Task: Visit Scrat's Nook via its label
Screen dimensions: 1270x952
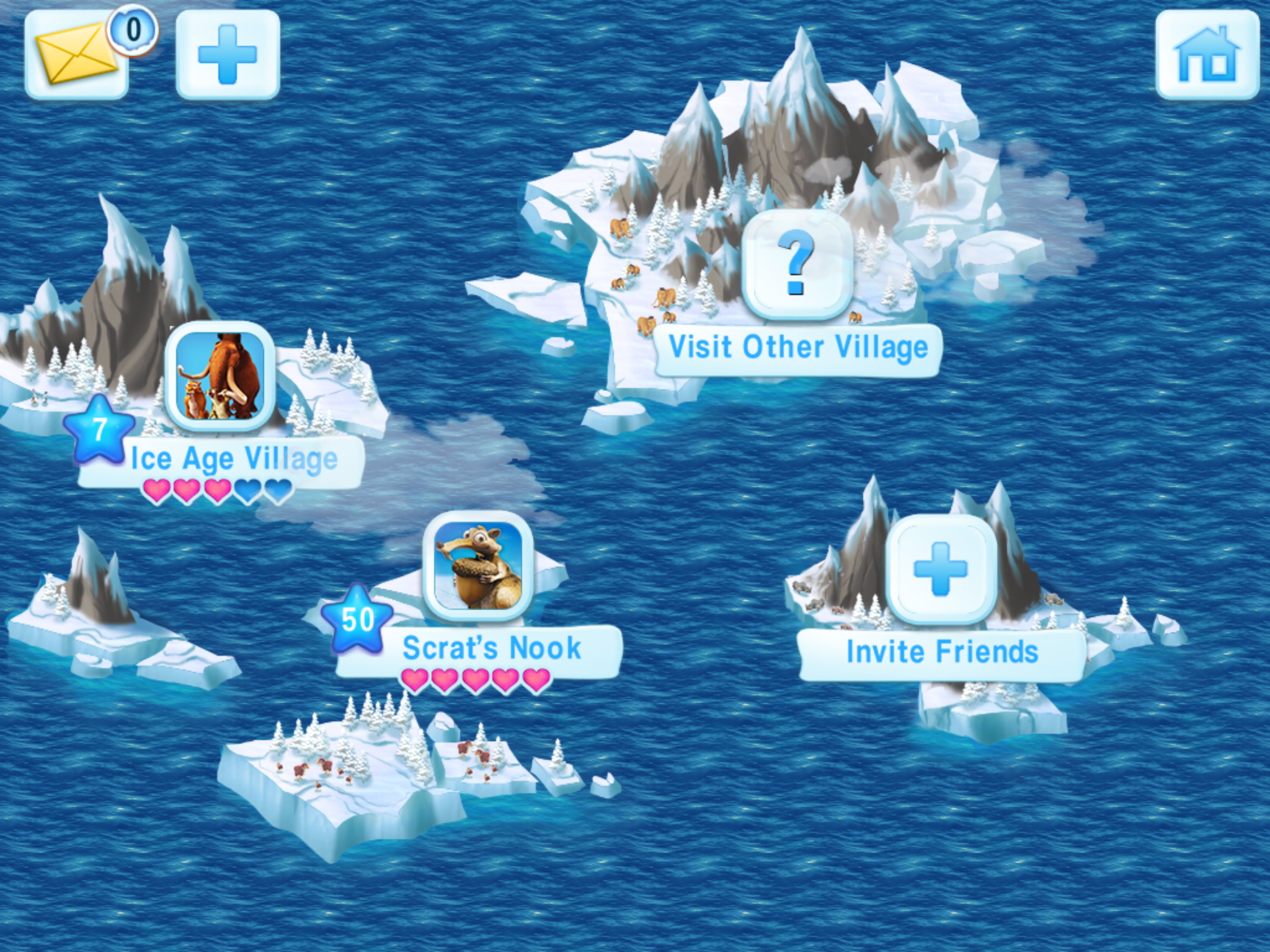Action: coord(491,649)
